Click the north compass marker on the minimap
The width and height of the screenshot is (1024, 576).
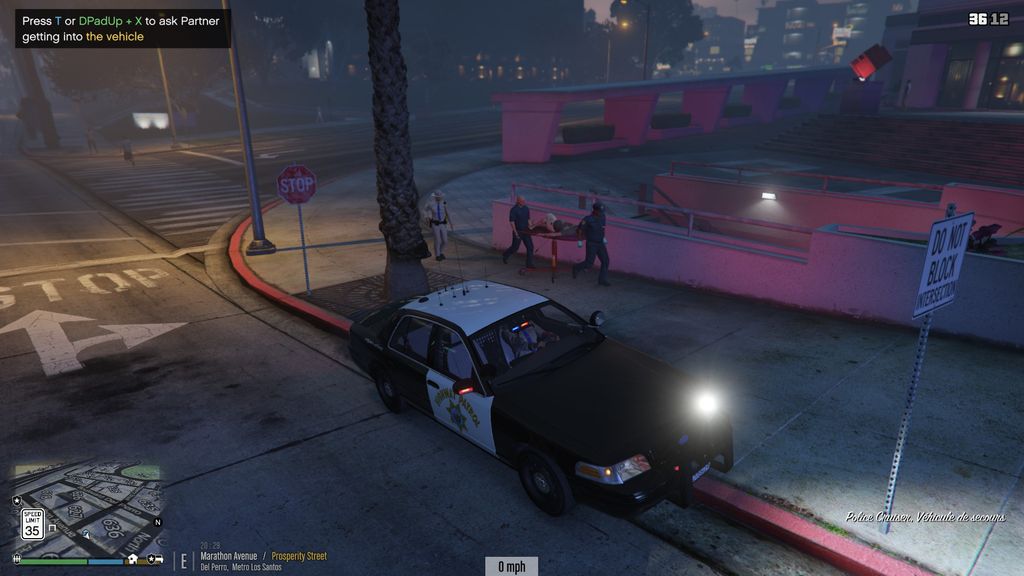pyautogui.click(x=157, y=522)
